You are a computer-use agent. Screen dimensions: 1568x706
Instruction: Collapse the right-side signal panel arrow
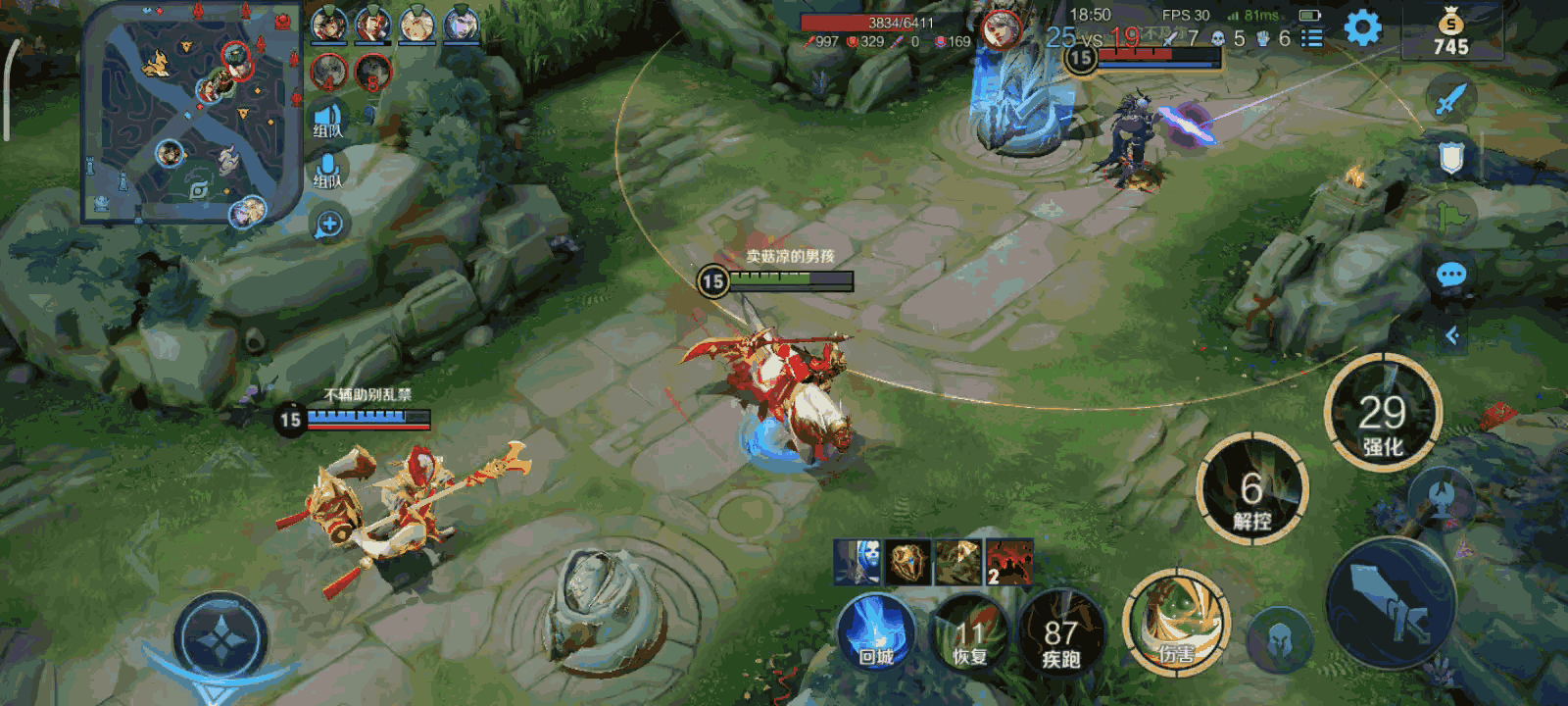pyautogui.click(x=1452, y=335)
